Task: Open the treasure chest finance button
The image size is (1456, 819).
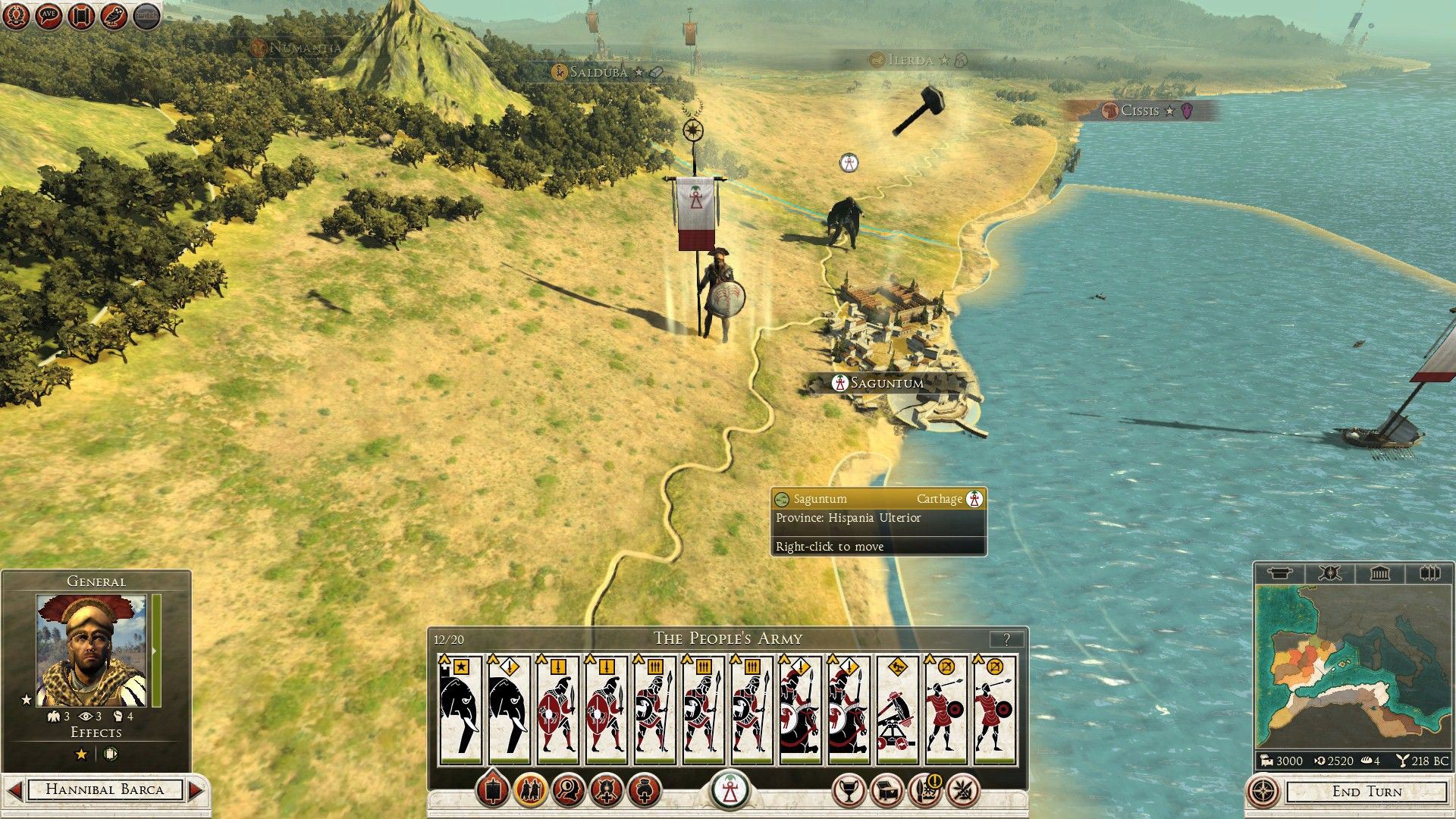Action: click(886, 791)
